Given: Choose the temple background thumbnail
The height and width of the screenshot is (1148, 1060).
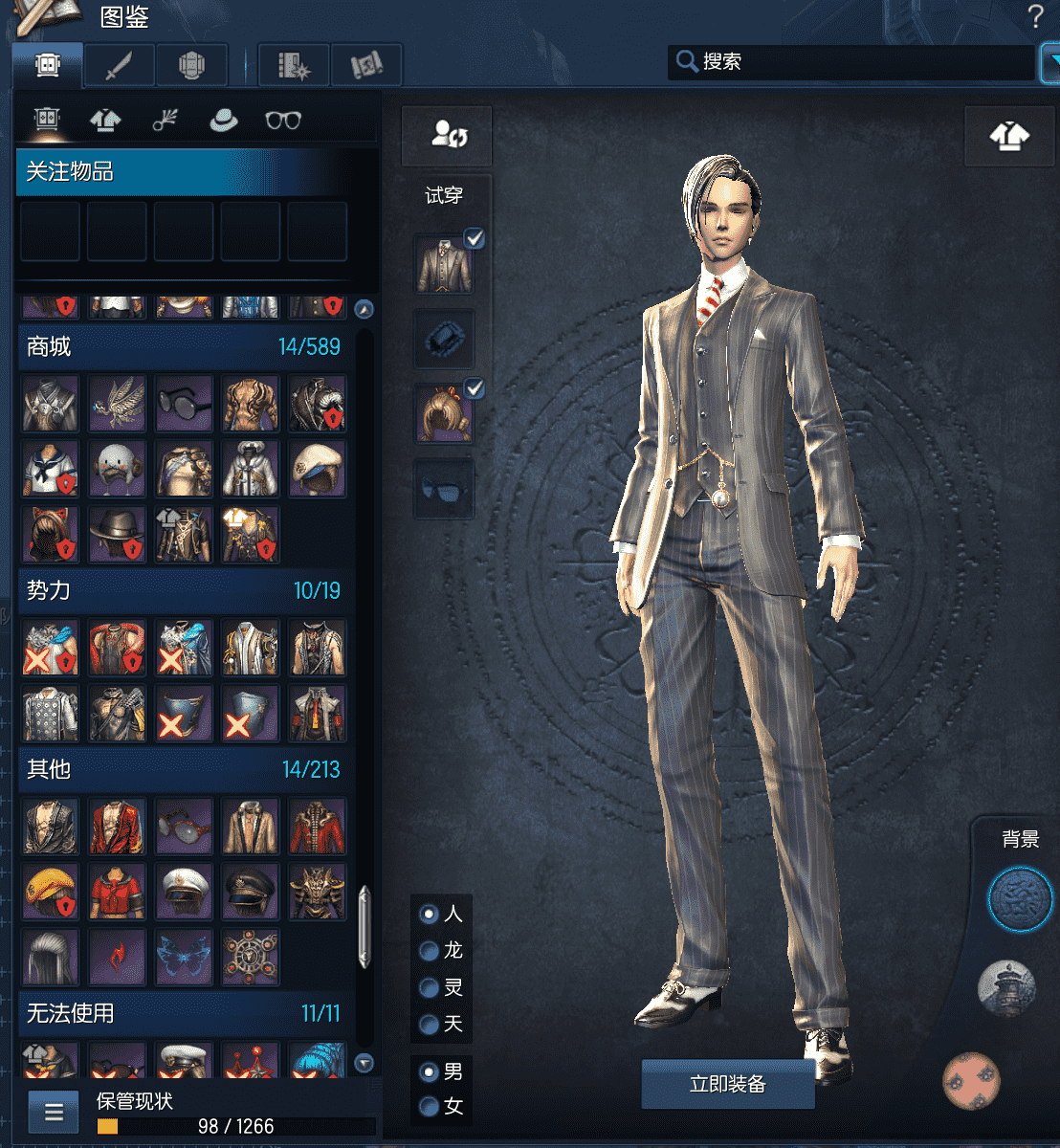Looking at the screenshot, I should pos(1006,988).
